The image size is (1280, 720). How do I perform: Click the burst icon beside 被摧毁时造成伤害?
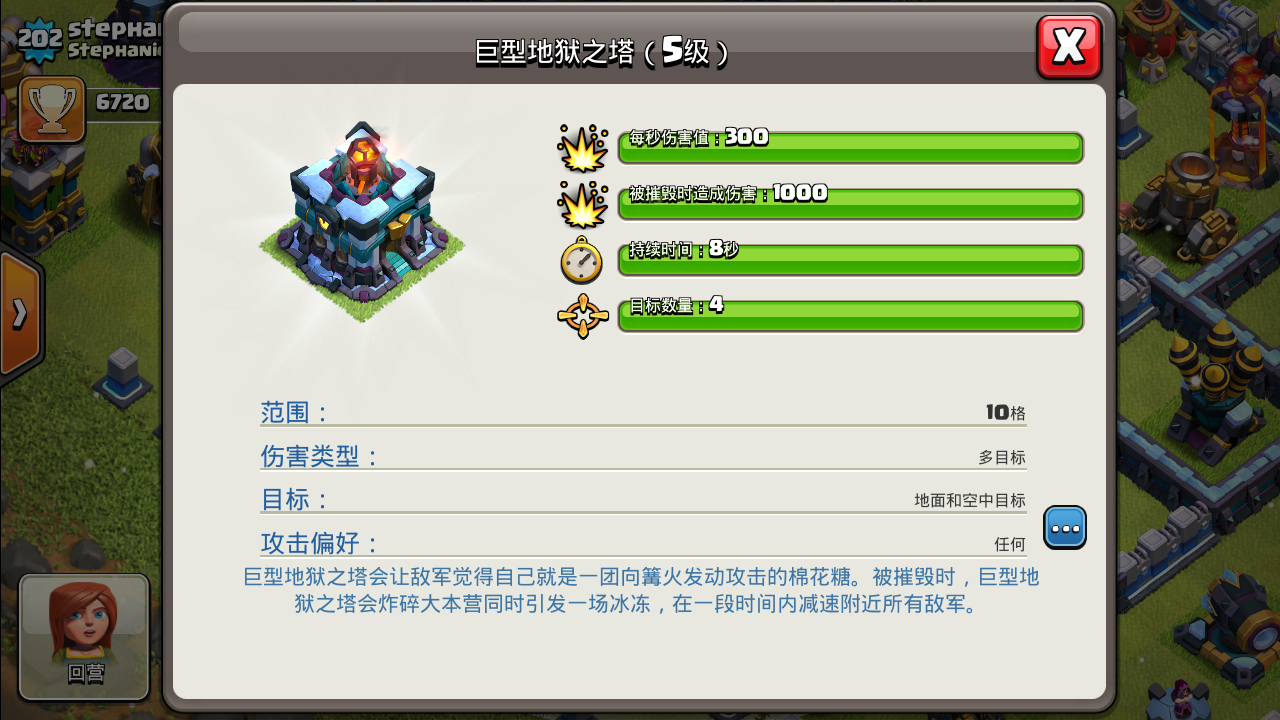pyautogui.click(x=582, y=203)
